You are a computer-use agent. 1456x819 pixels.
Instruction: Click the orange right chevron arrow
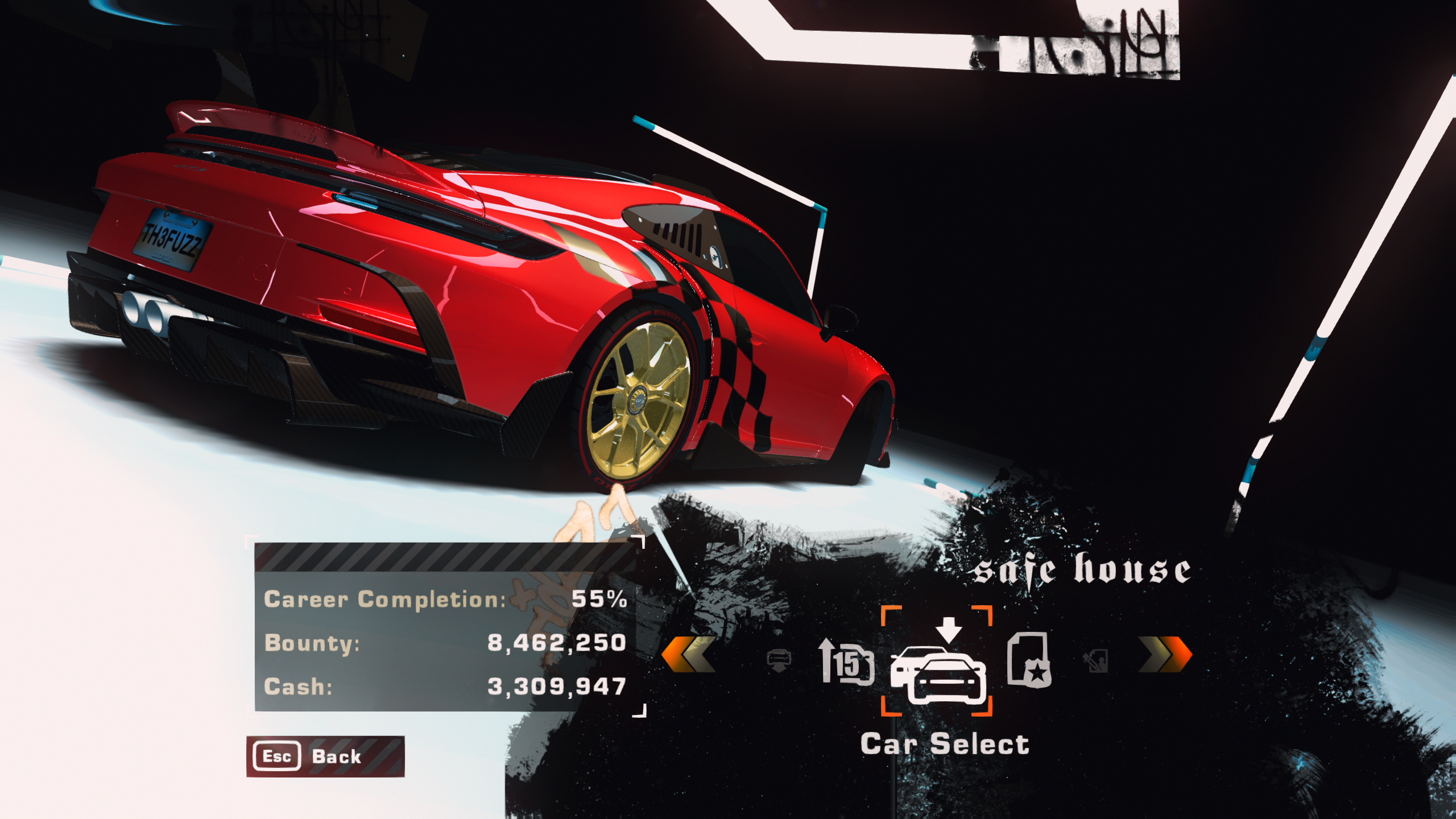[1165, 656]
